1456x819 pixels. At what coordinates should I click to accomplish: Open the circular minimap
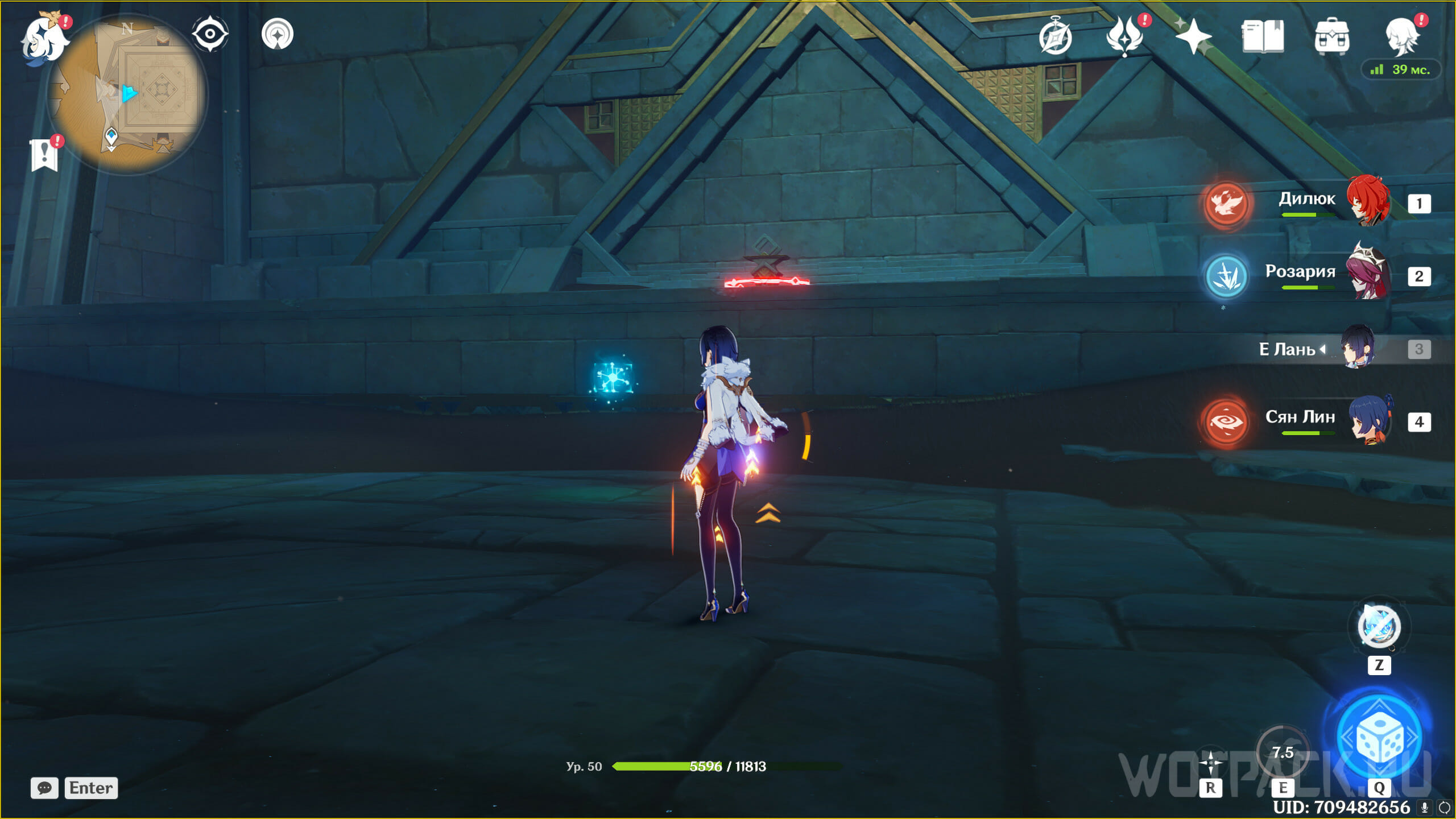click(x=127, y=94)
